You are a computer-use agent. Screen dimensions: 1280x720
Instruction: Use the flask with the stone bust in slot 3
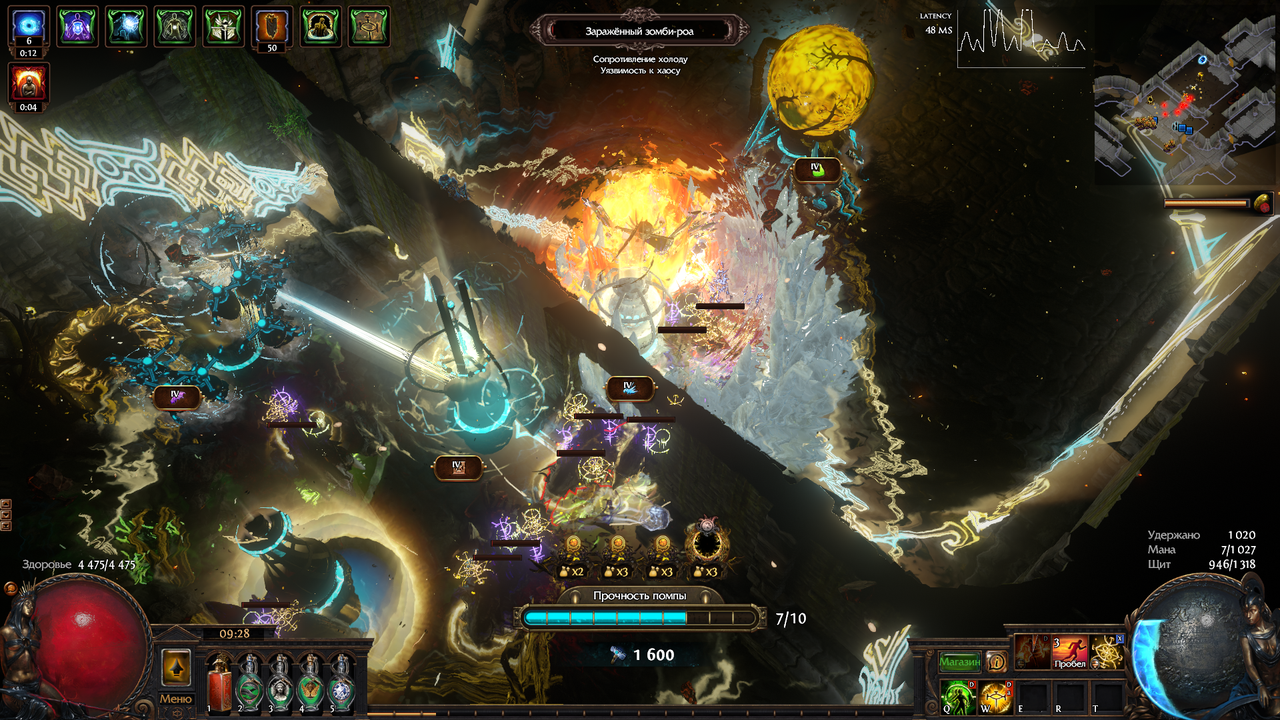coord(280,683)
